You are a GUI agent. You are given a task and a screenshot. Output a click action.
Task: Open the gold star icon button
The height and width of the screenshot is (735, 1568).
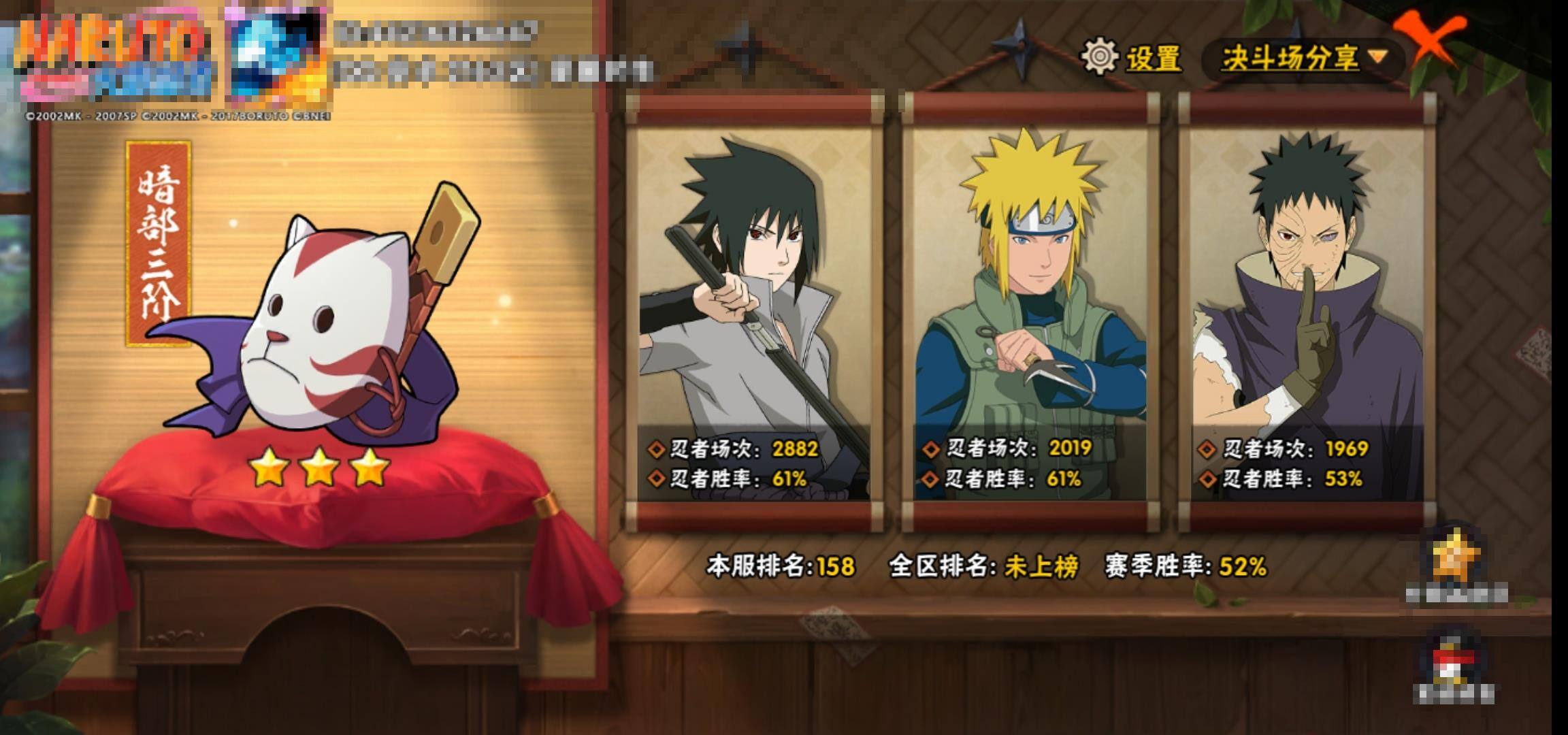[x=1456, y=559]
